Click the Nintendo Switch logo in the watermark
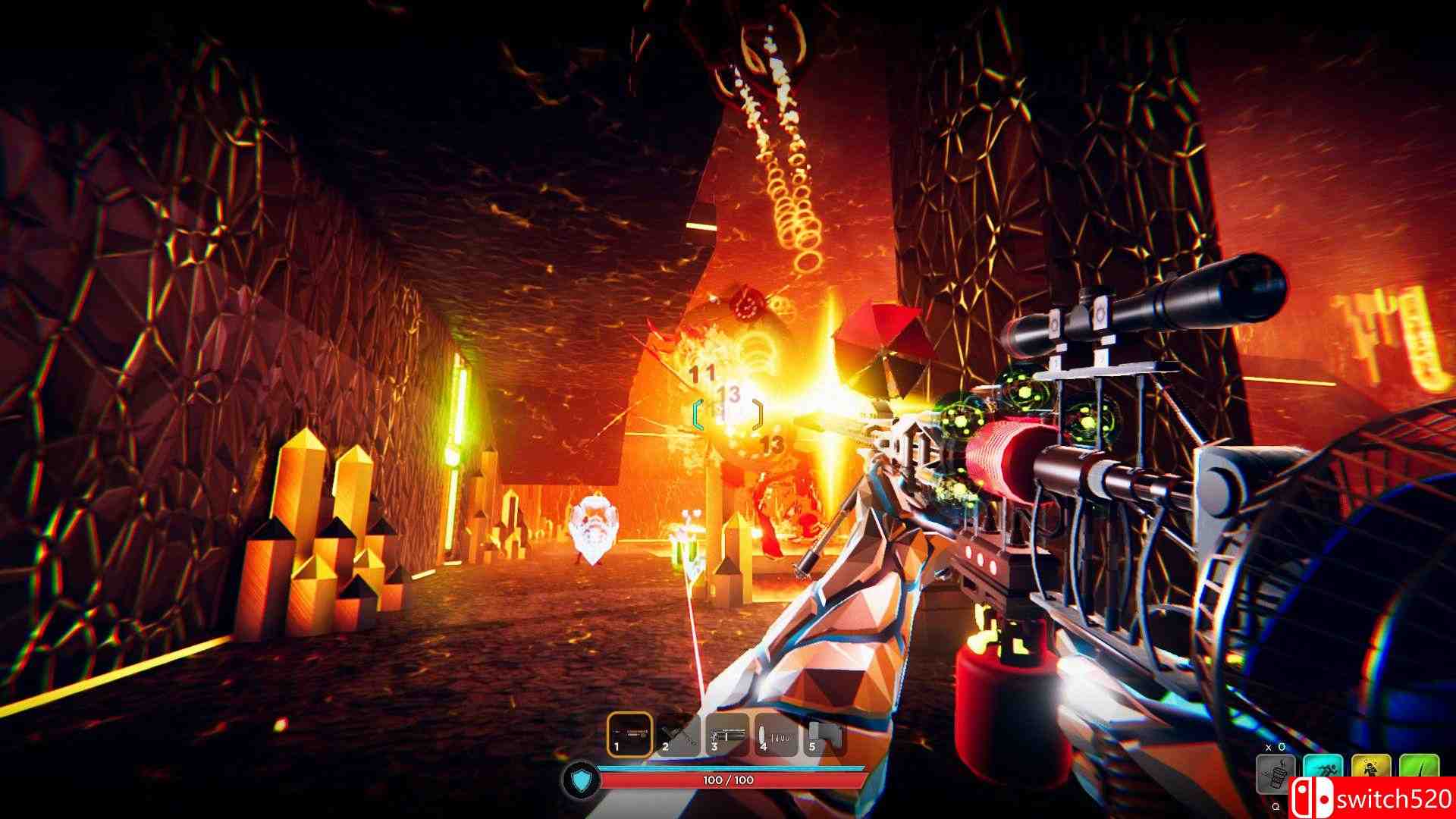The width and height of the screenshot is (1456, 819). [1312, 799]
